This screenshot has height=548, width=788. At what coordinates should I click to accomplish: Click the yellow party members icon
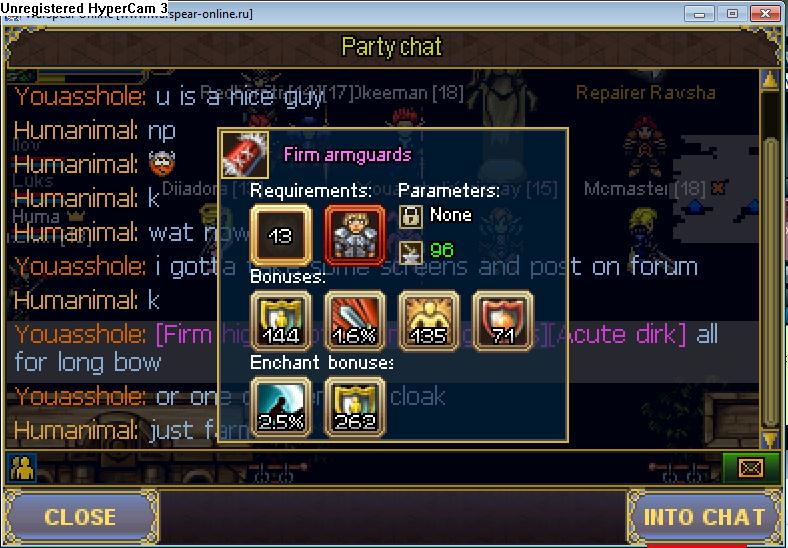coord(20,466)
